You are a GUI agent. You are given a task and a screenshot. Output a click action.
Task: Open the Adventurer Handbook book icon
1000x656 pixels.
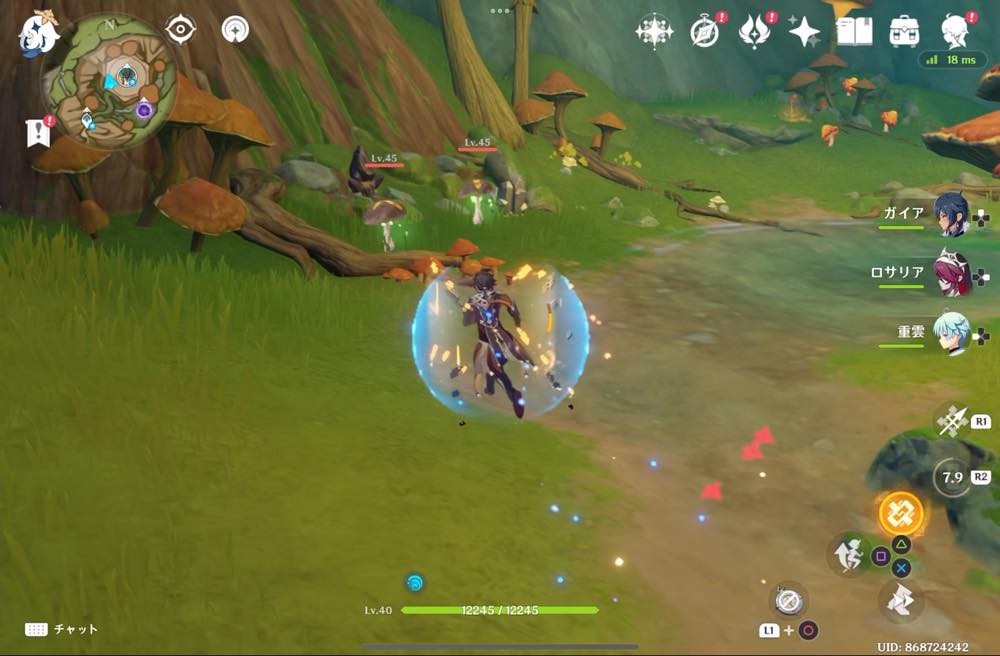click(x=854, y=32)
